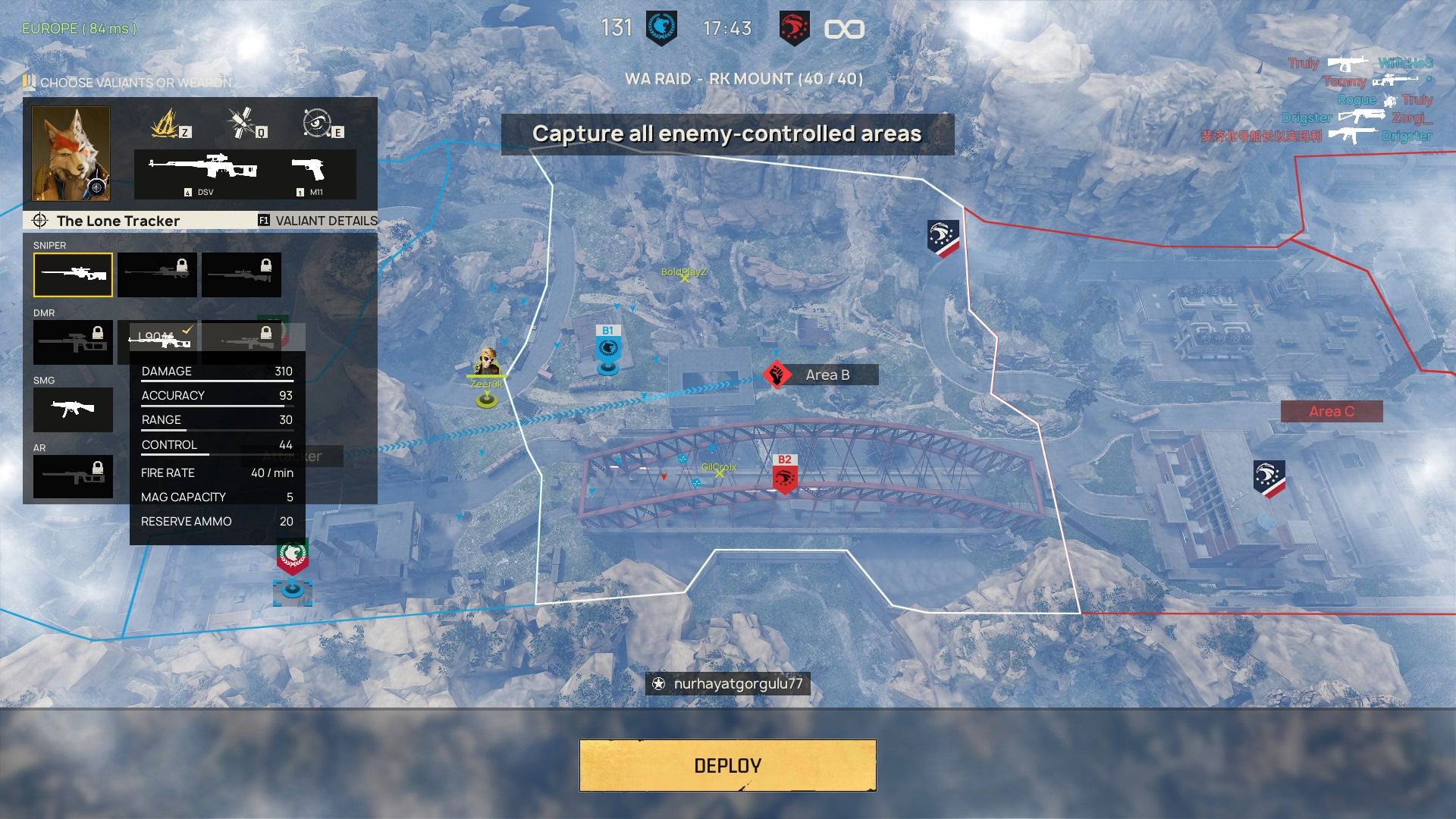The width and height of the screenshot is (1456, 819).
Task: Click the nurhayatgorgulu77 player name tag
Action: pyautogui.click(x=728, y=683)
